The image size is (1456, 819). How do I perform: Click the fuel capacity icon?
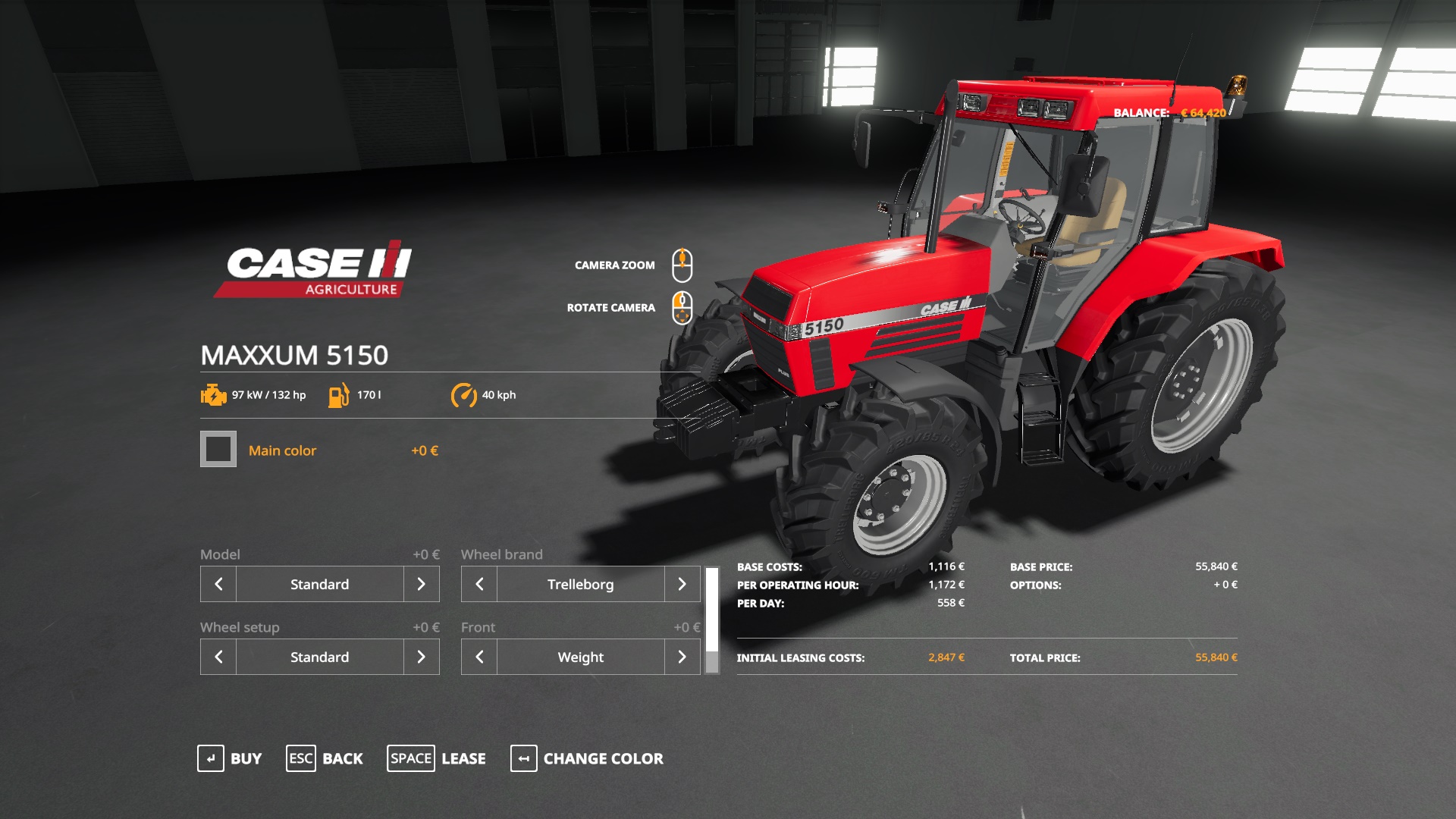(x=339, y=394)
